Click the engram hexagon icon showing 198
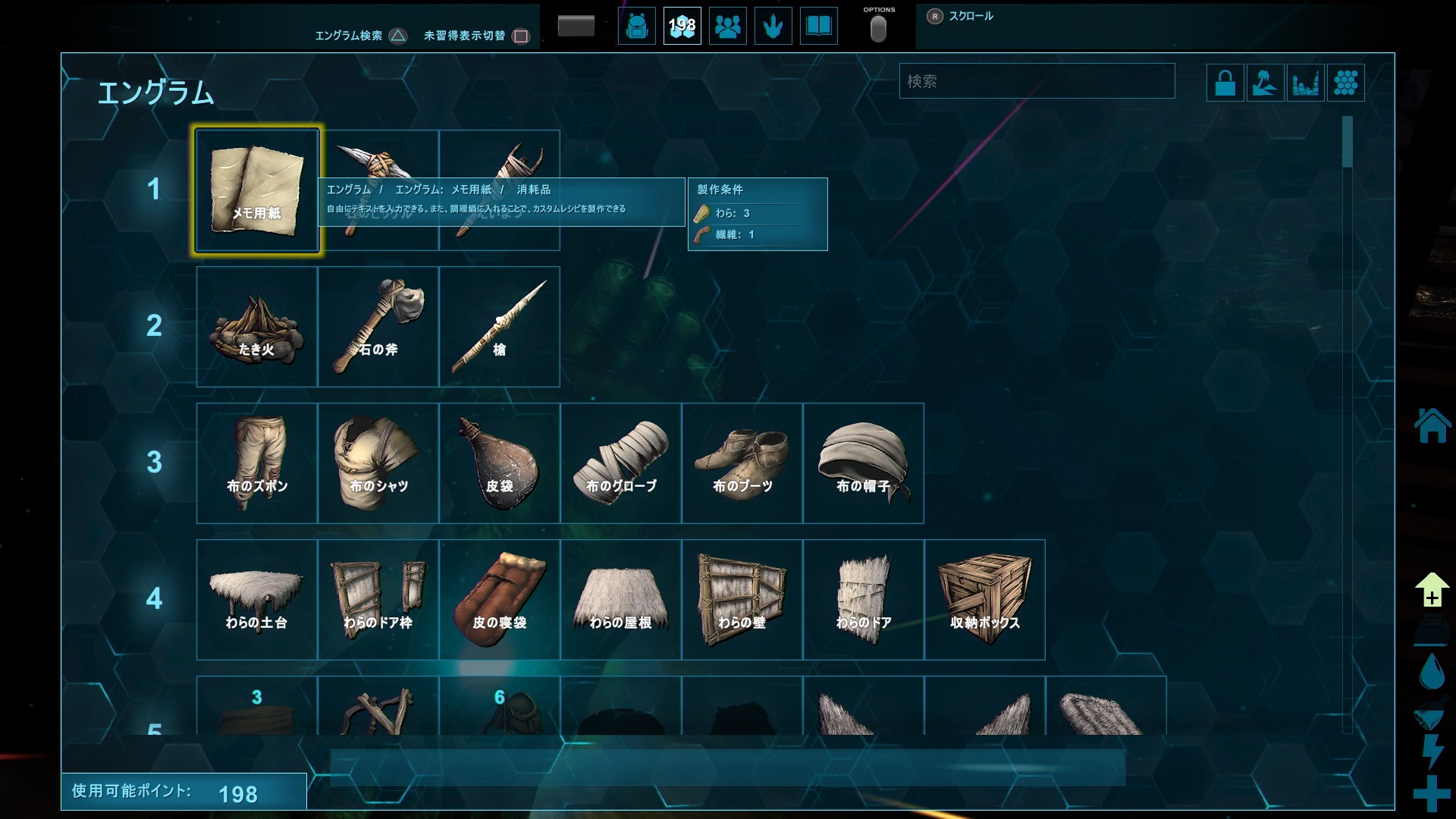The image size is (1456, 819). point(682,26)
